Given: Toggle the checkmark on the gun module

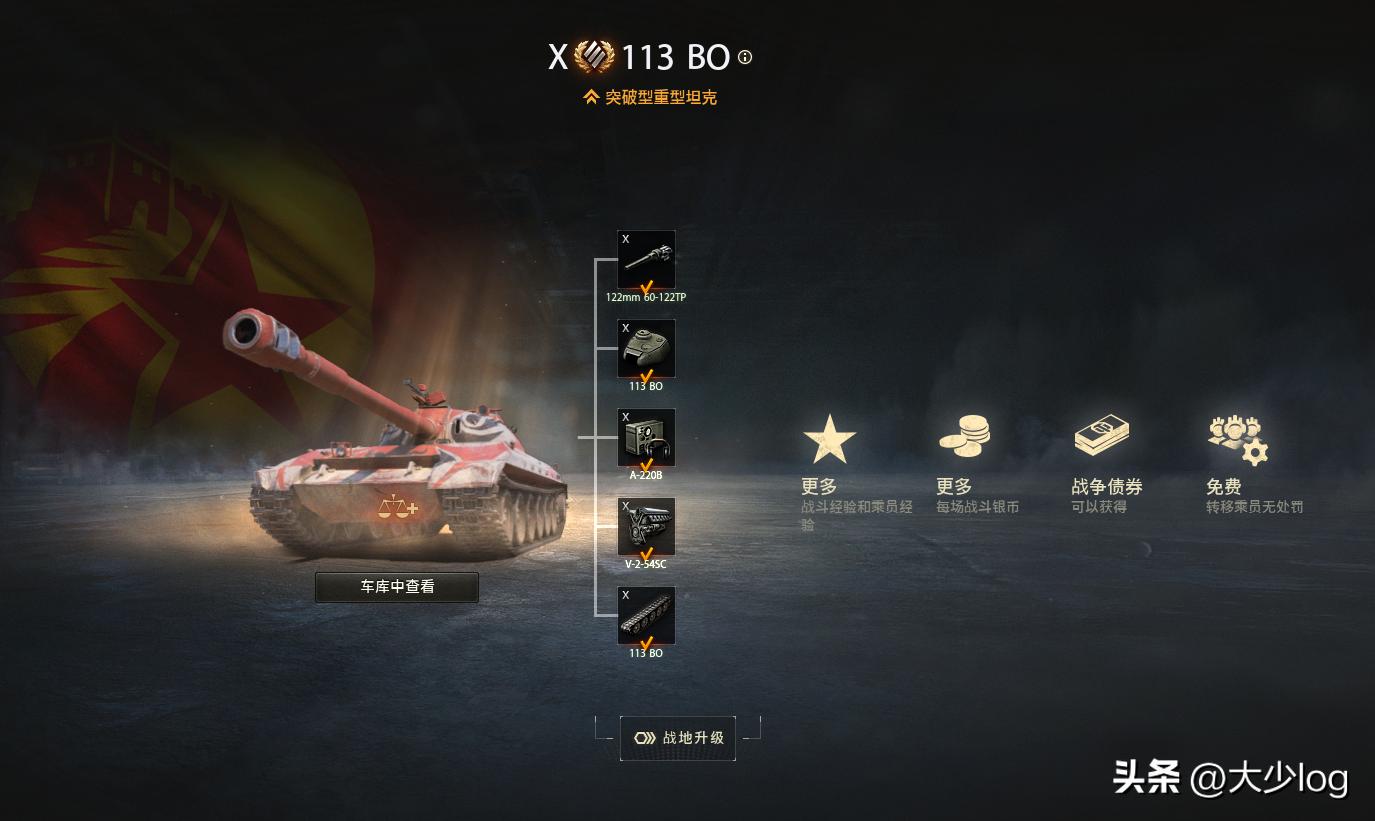Looking at the screenshot, I should (x=645, y=284).
